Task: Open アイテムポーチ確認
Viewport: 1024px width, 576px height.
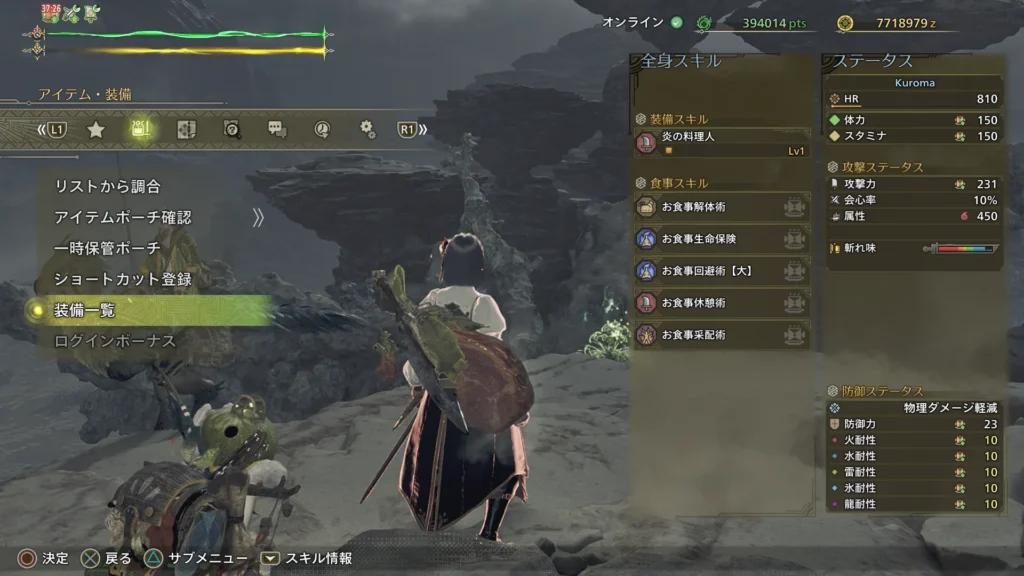Action: point(122,217)
